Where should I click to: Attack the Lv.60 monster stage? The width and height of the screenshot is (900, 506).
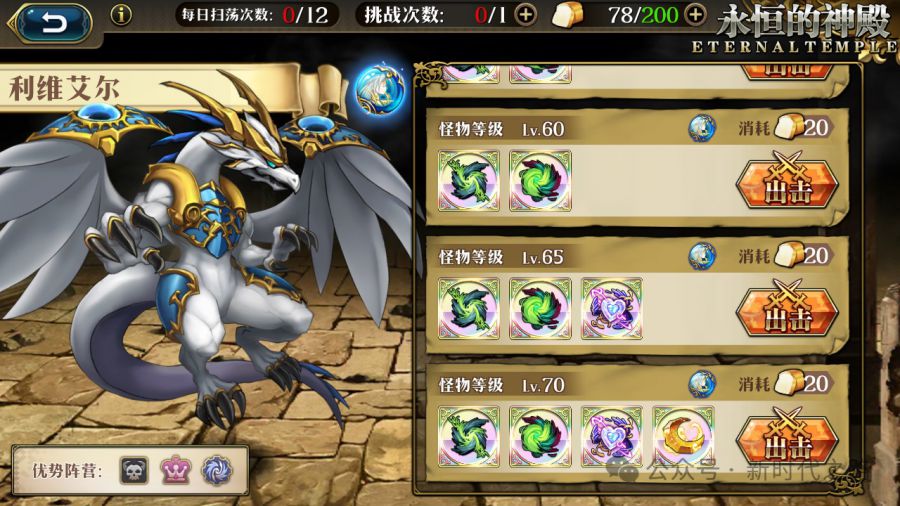click(x=786, y=185)
